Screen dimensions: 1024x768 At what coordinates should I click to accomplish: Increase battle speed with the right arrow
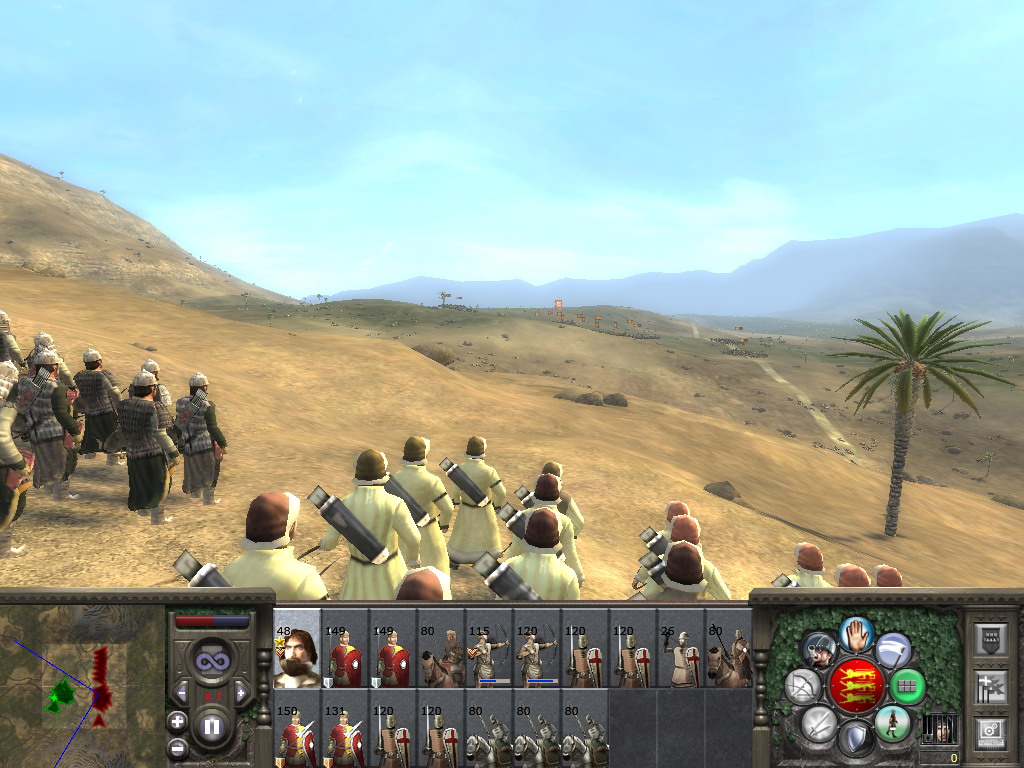[241, 691]
